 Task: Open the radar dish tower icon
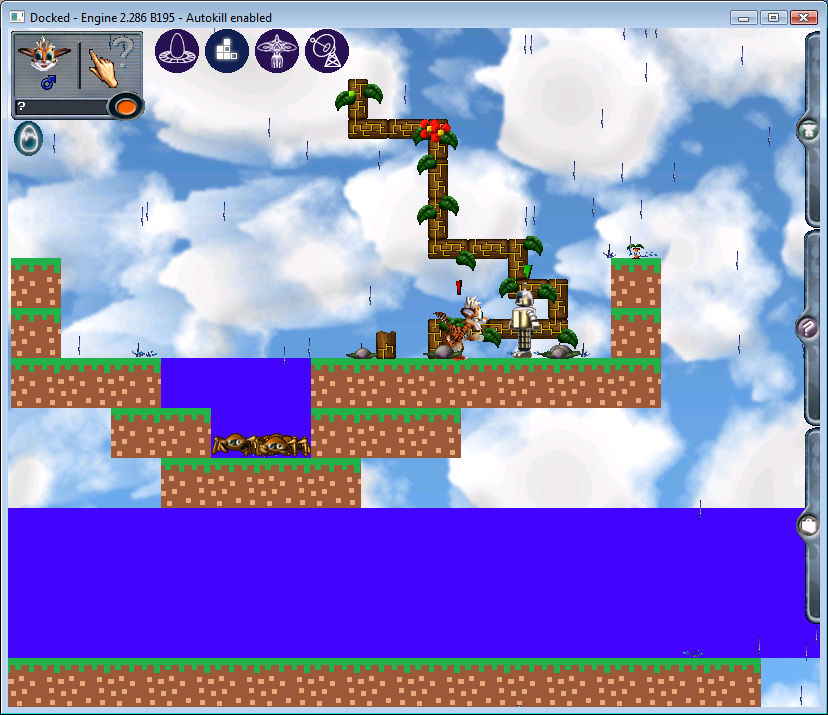327,51
